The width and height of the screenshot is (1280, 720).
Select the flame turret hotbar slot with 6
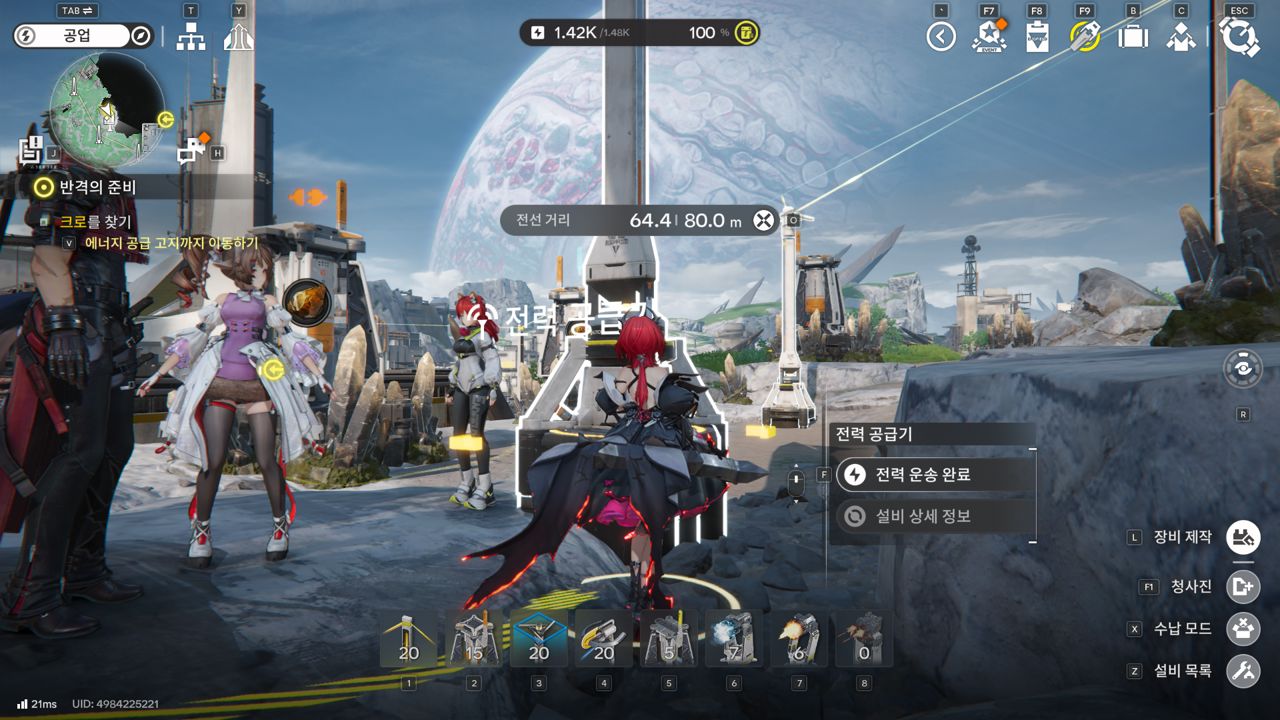pos(799,639)
